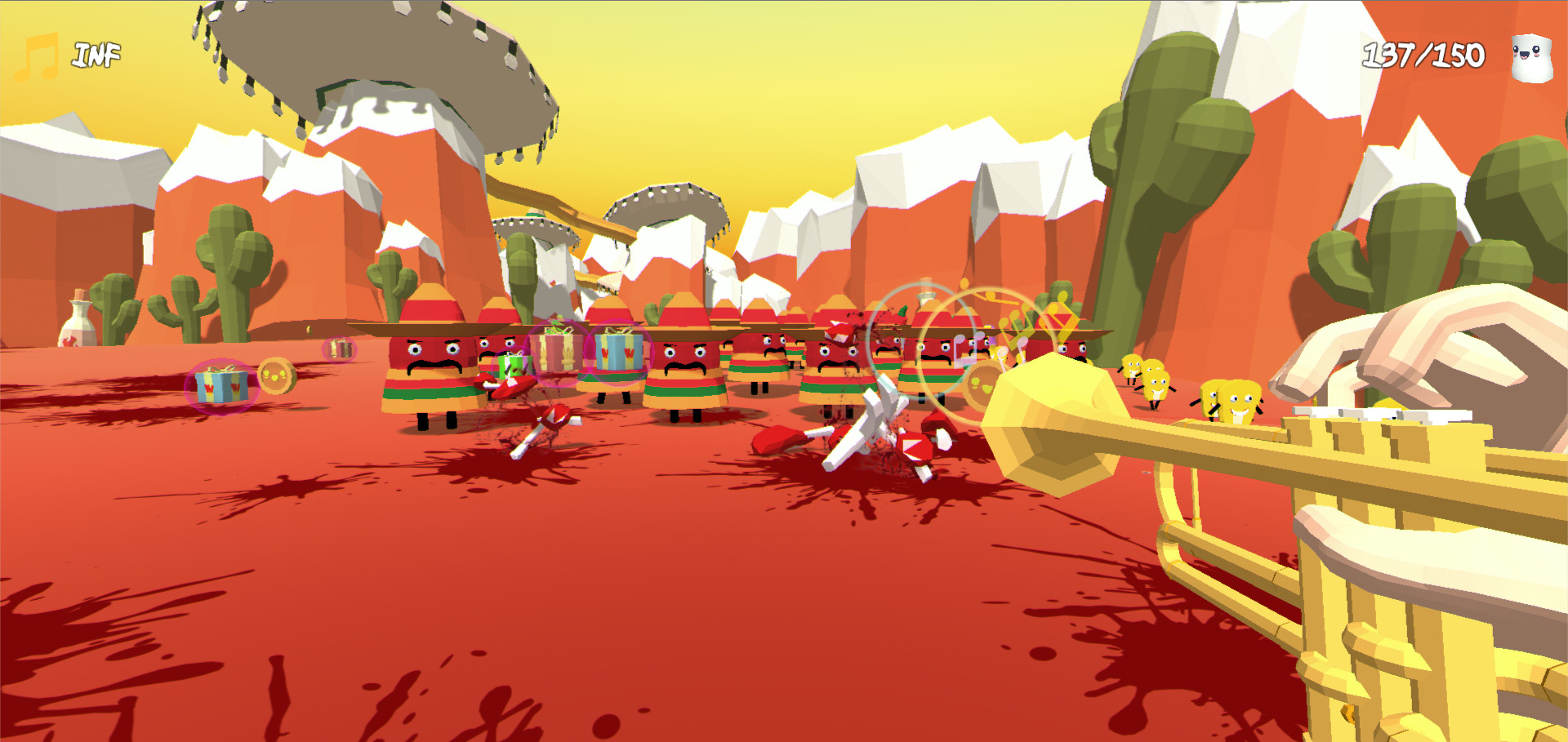Click the blue gift box inside the pink bubble
Screen dimensions: 1568x742
pos(220,387)
